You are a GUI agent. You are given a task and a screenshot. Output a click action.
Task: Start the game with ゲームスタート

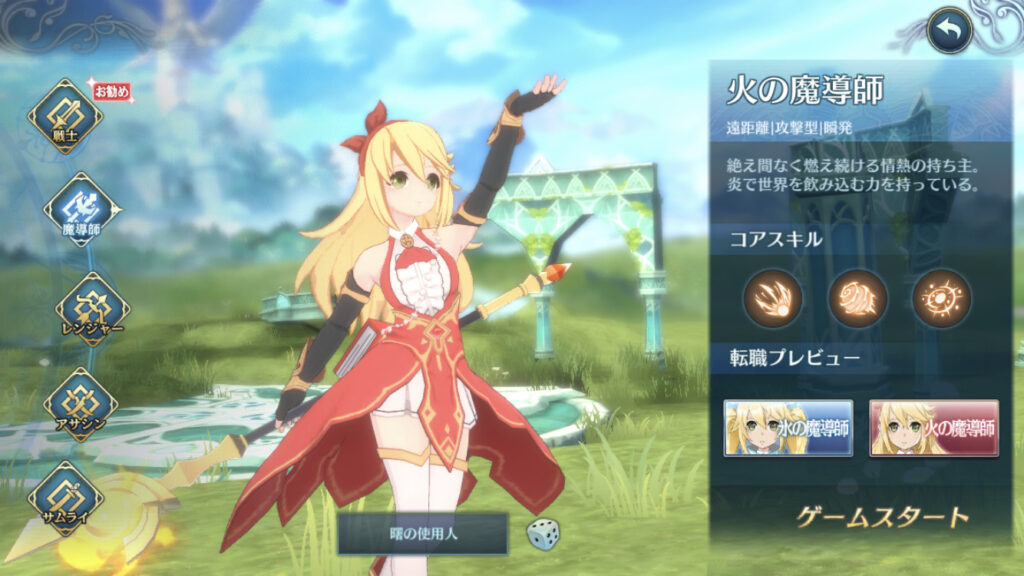882,517
